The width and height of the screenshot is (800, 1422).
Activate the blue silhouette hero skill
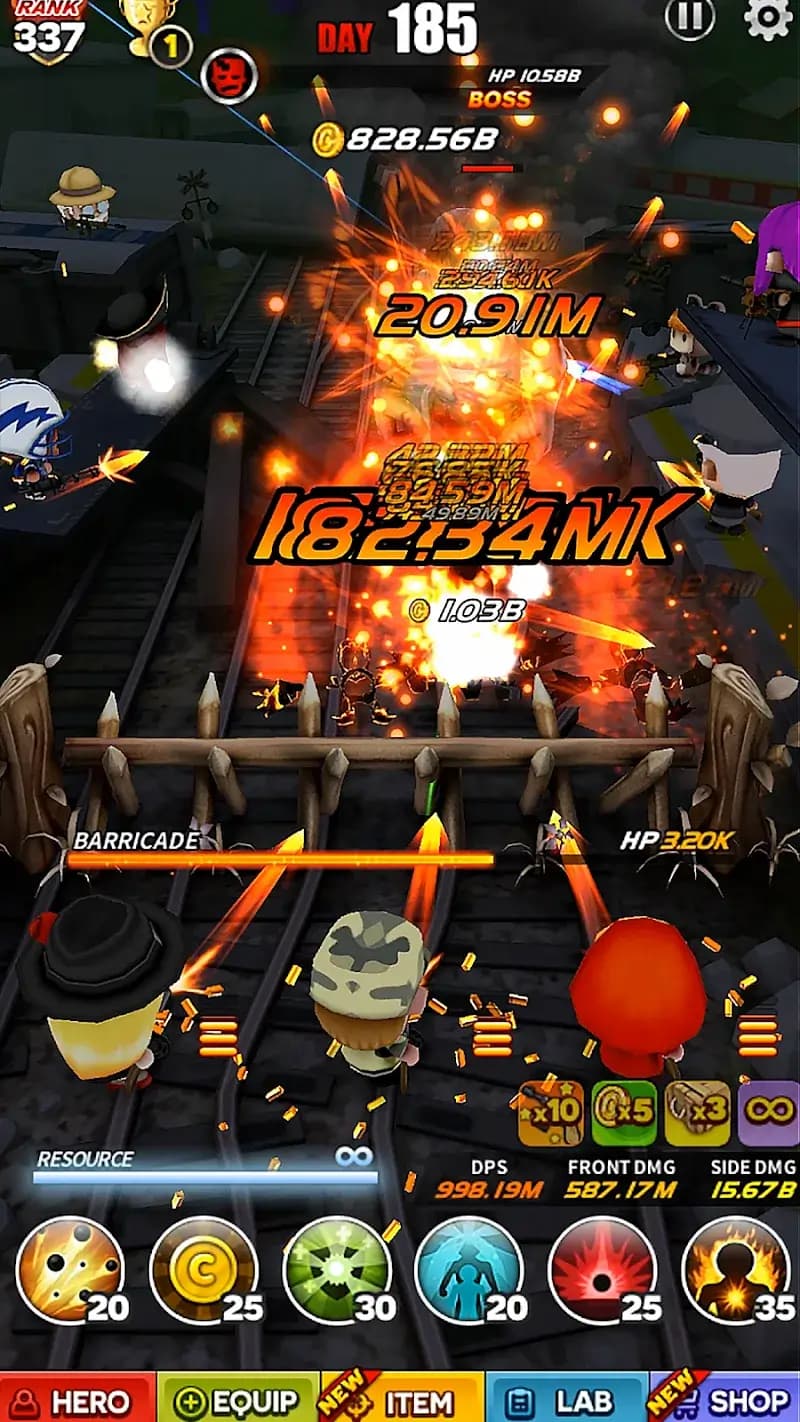pyautogui.click(x=469, y=1269)
